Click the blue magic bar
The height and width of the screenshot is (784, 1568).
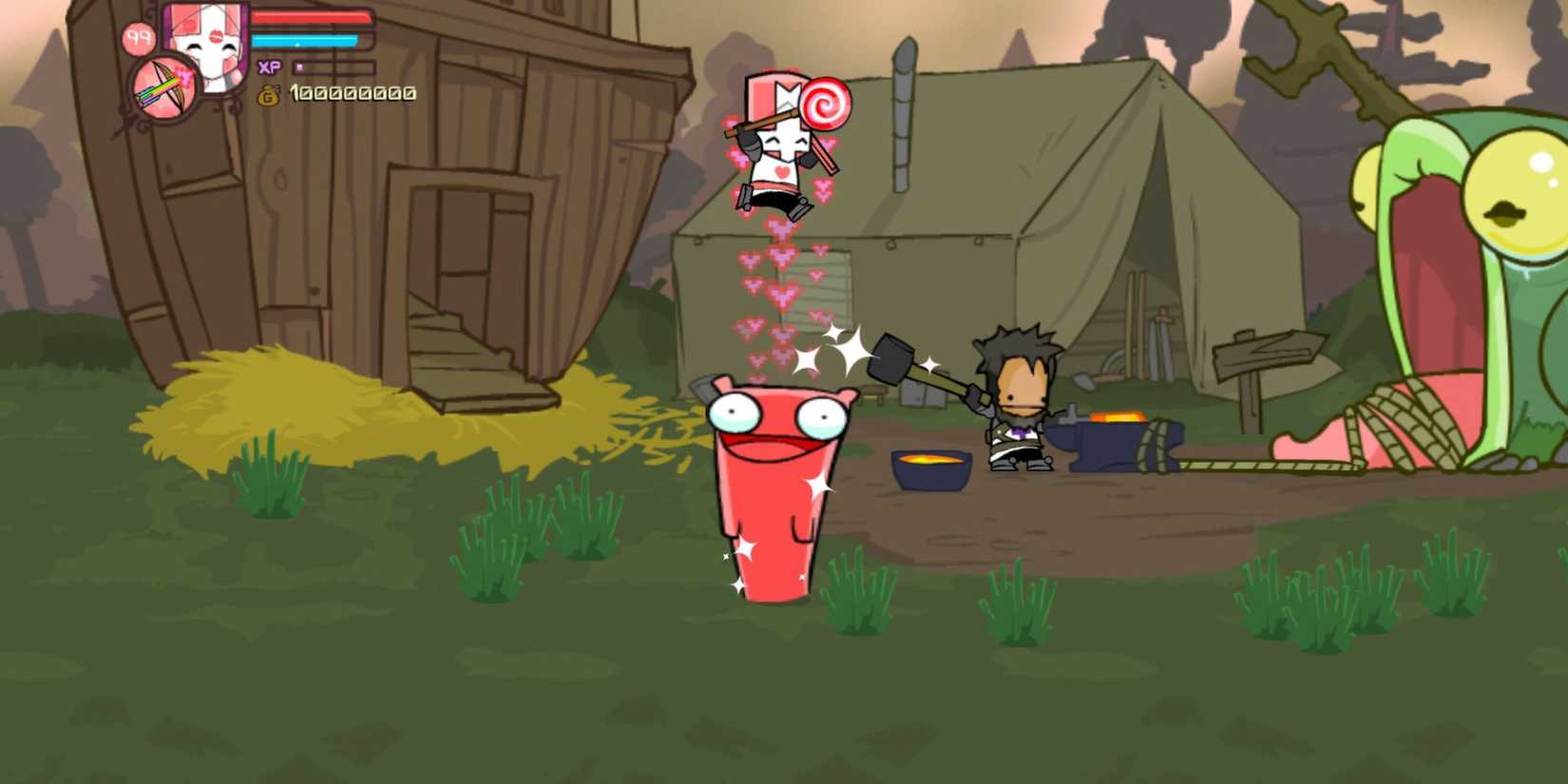click(x=304, y=43)
